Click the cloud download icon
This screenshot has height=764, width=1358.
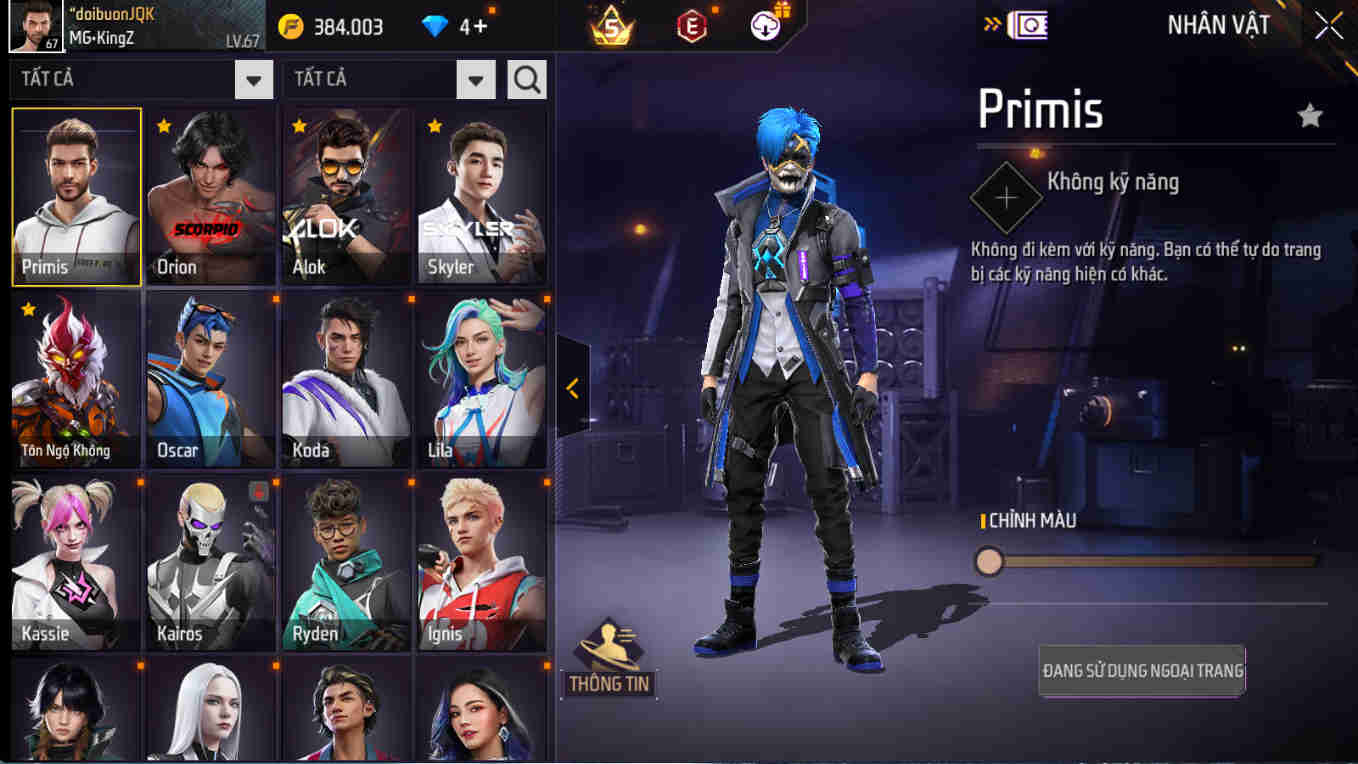pyautogui.click(x=765, y=27)
